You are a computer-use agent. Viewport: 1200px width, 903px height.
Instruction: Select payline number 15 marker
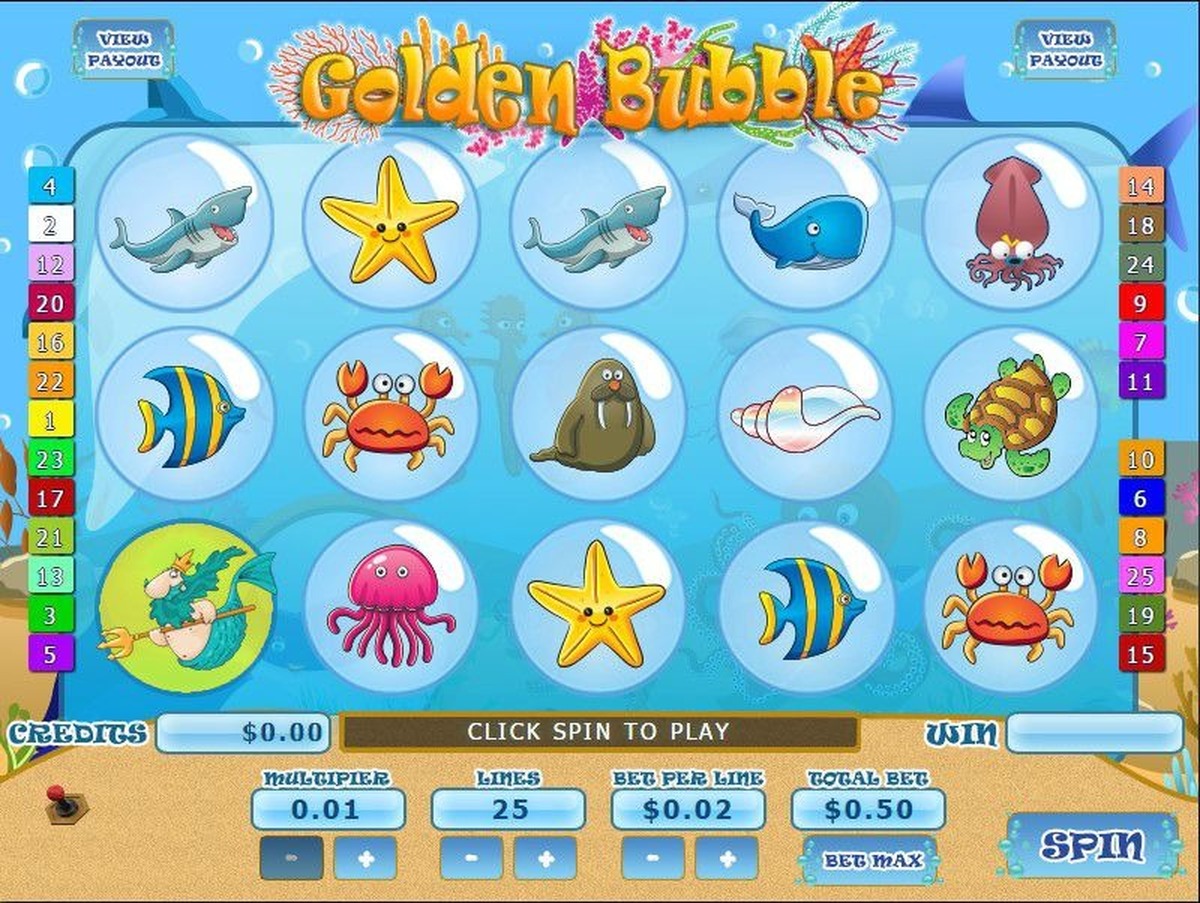[1141, 655]
